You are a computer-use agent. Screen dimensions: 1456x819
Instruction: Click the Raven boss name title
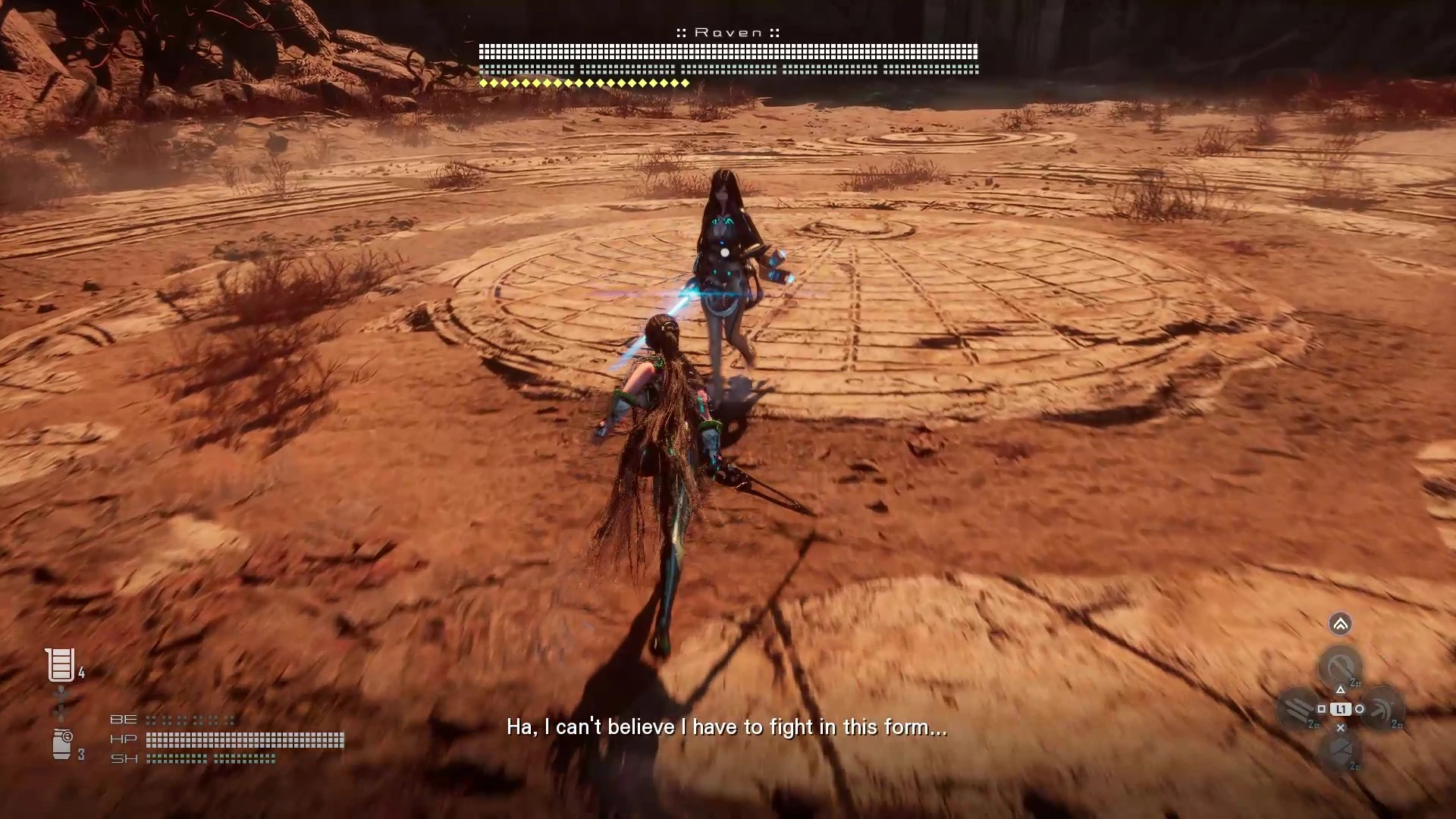(x=728, y=32)
